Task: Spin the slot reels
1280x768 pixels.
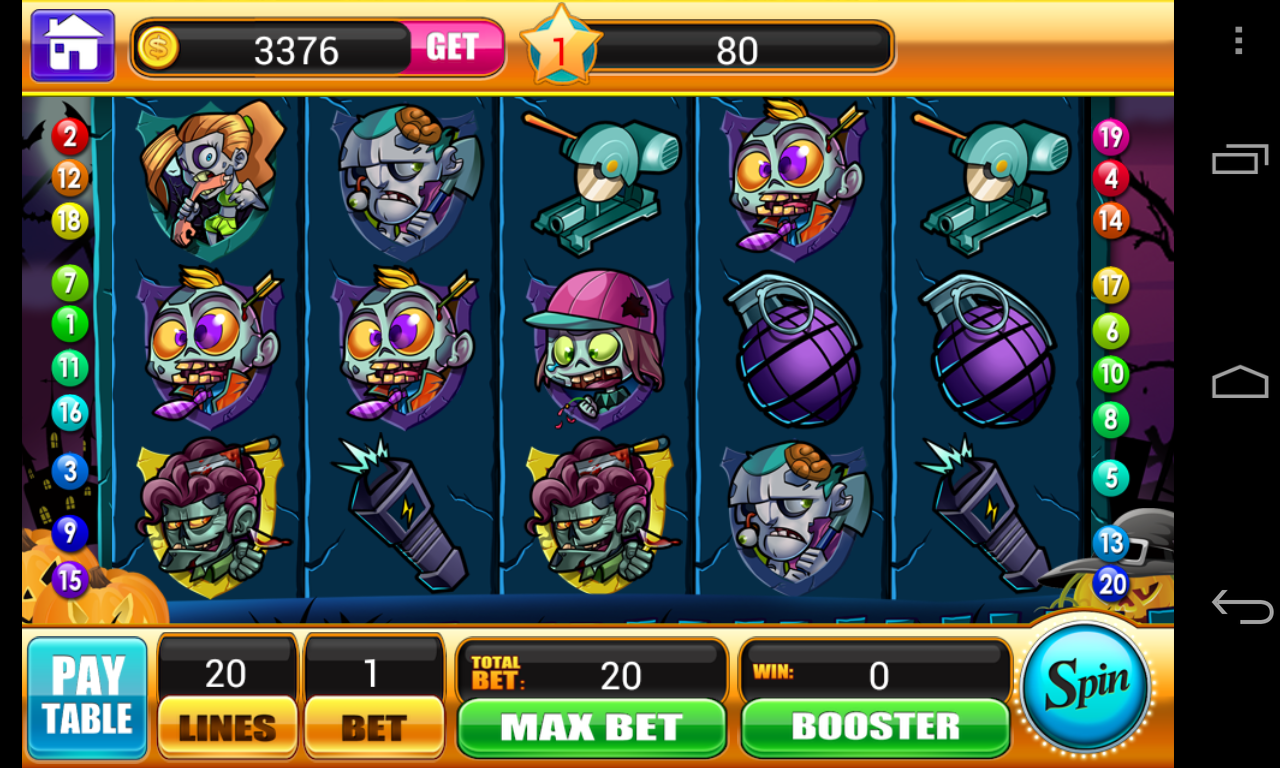Action: pyautogui.click(x=1086, y=687)
